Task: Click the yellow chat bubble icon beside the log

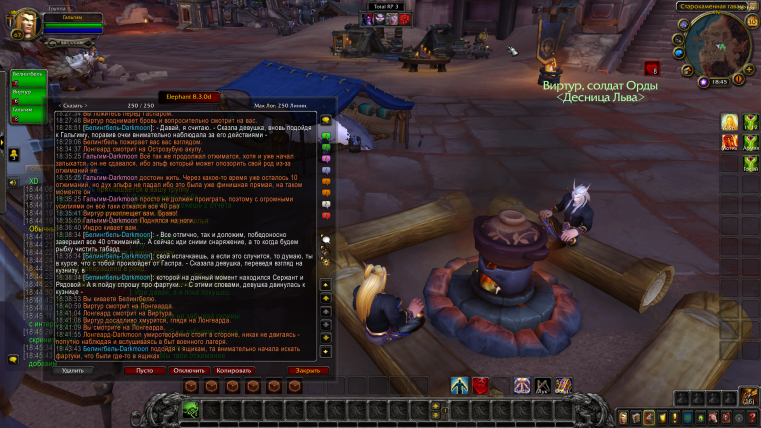Action: [x=325, y=120]
